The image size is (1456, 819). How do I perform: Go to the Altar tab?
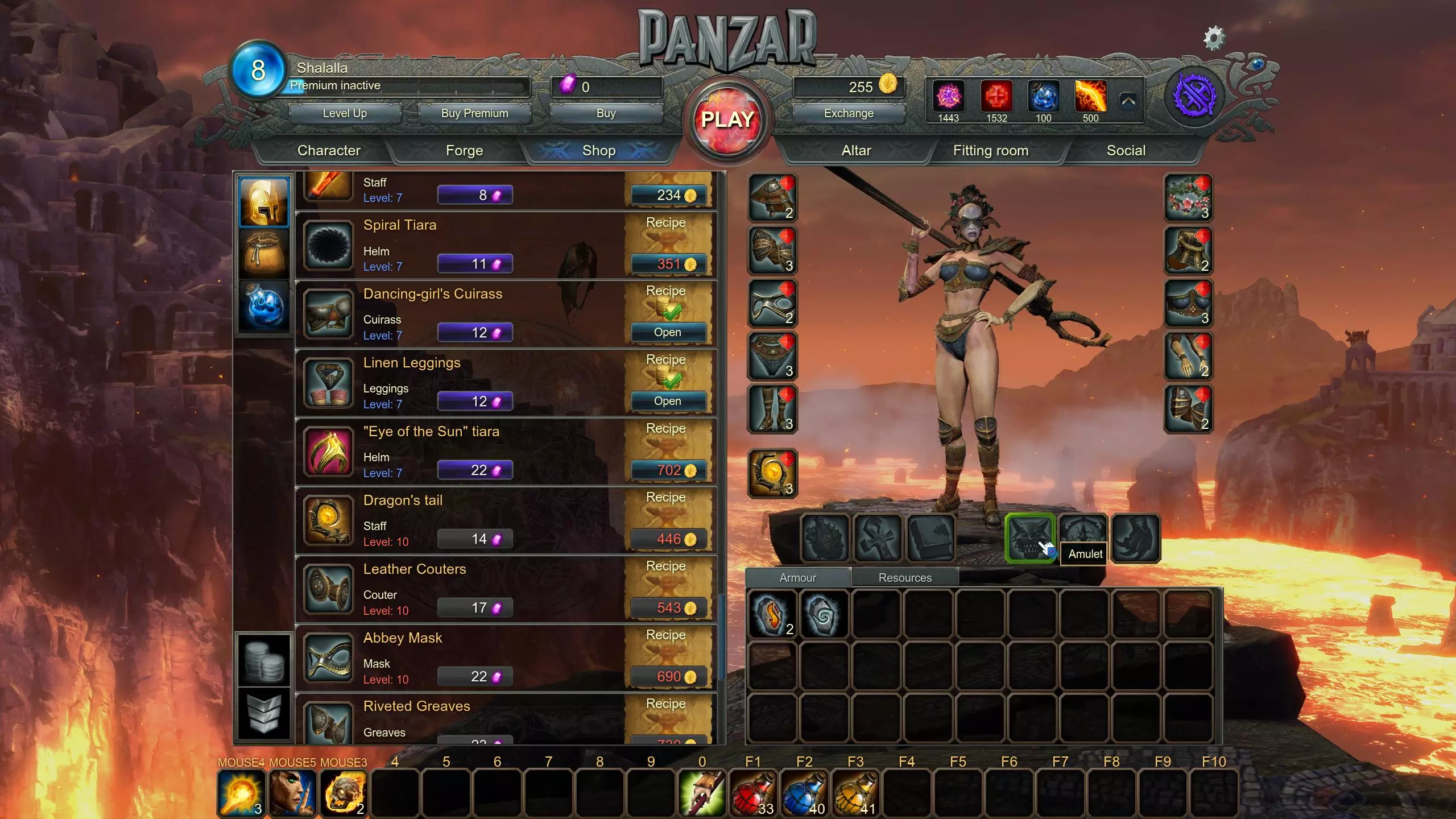(856, 151)
